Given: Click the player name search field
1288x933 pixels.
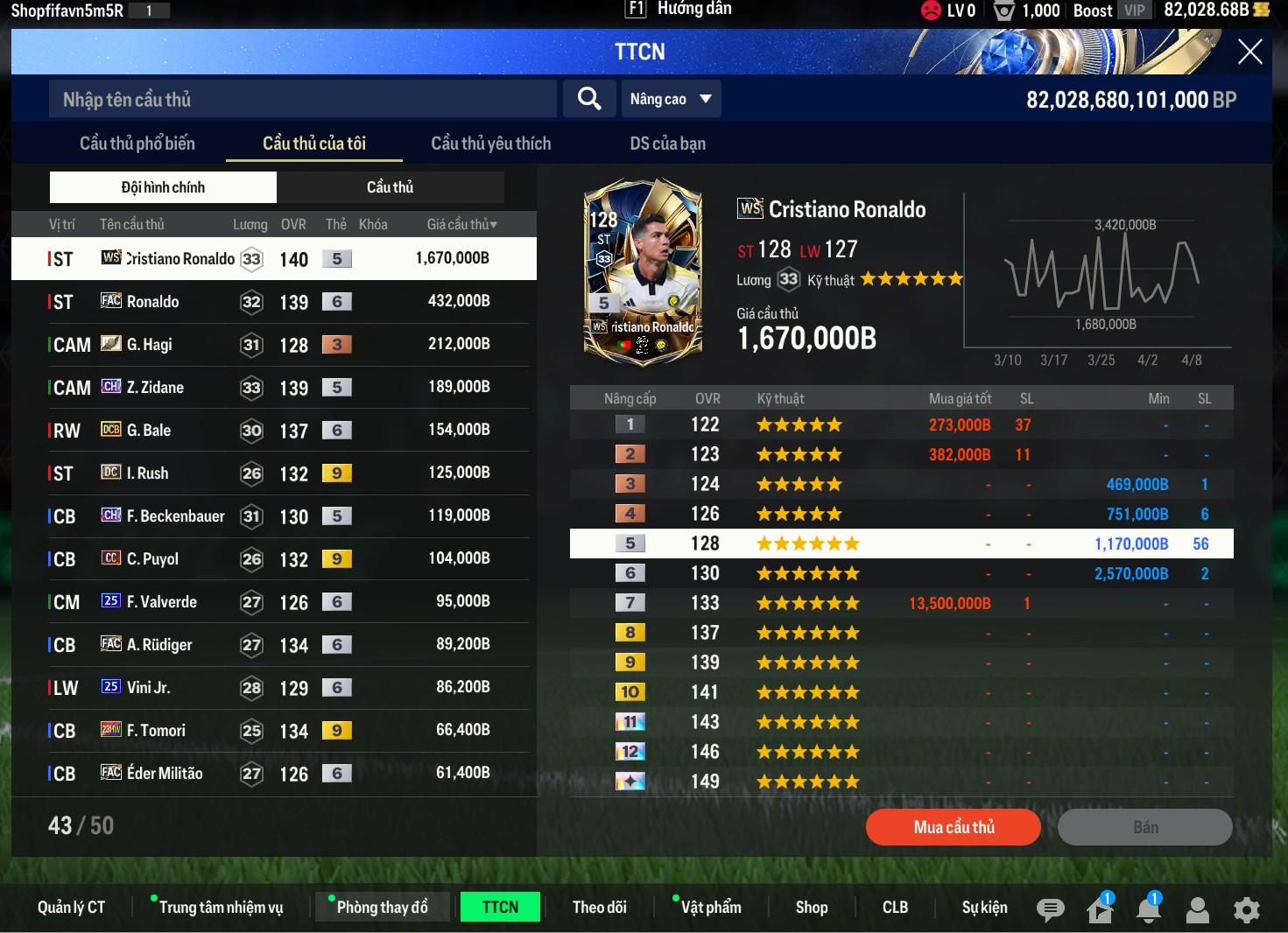Looking at the screenshot, I should click(x=302, y=99).
